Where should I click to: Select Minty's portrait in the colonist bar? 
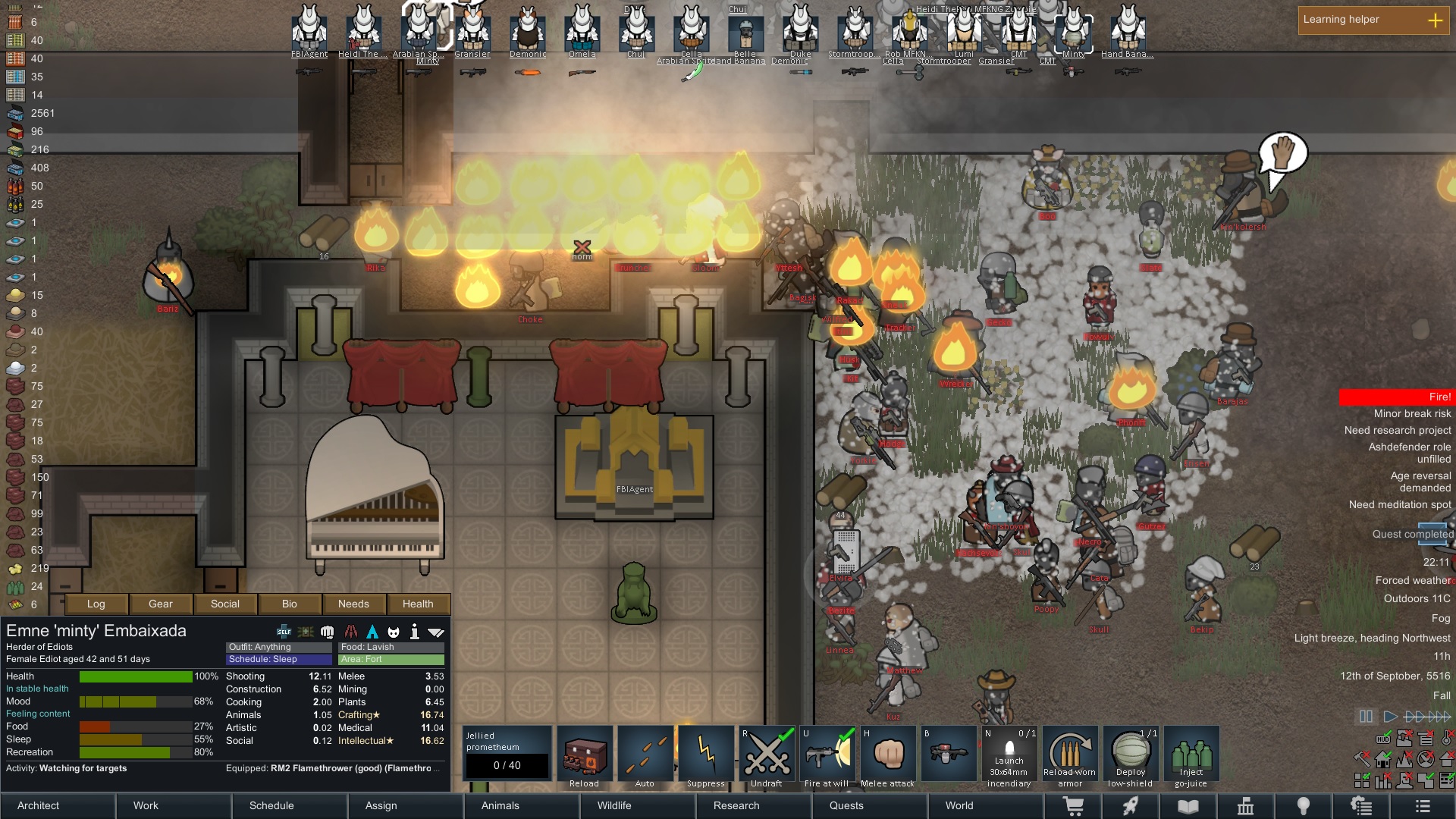[1073, 30]
